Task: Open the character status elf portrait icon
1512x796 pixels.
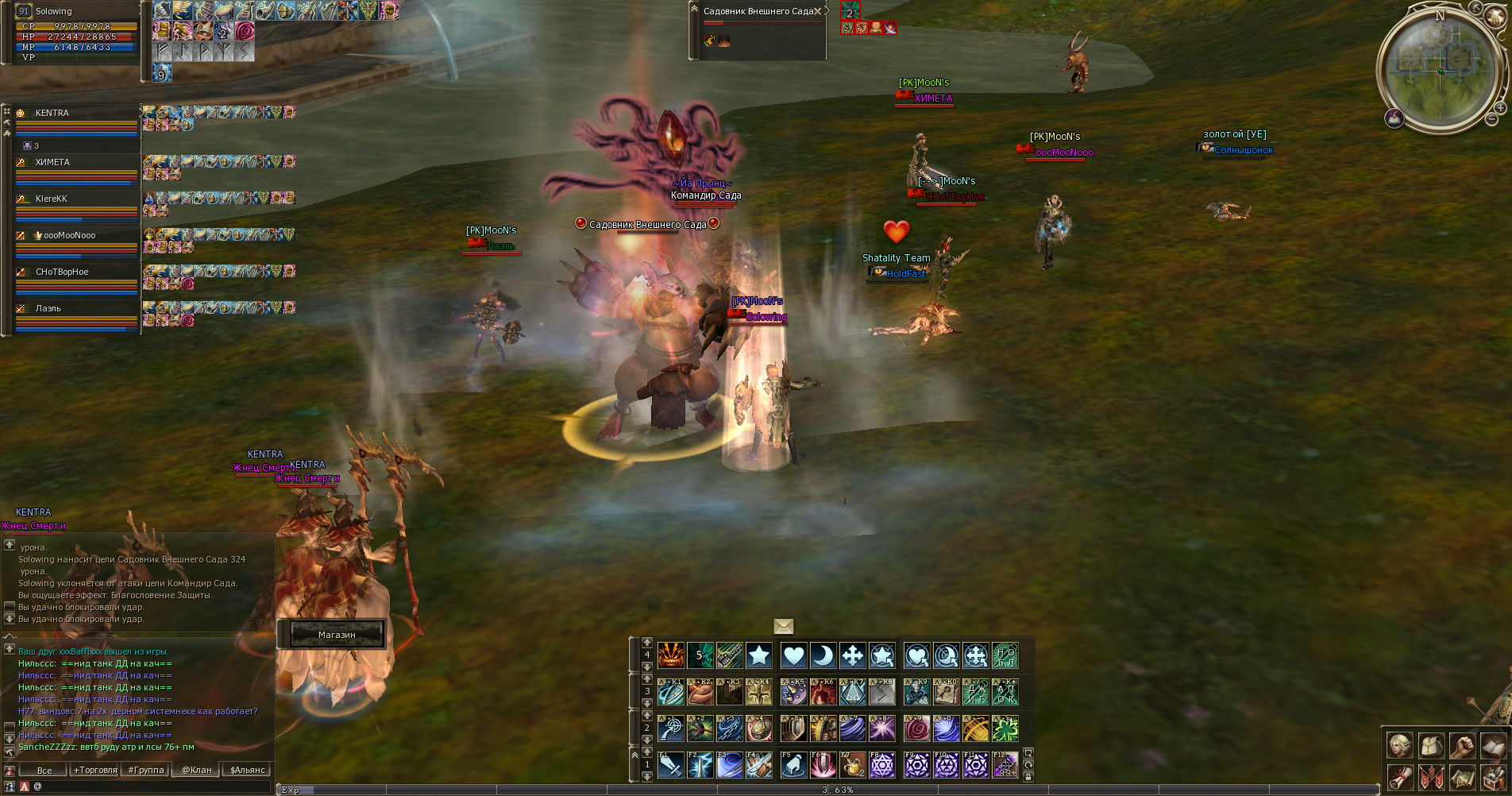Action: (1400, 745)
